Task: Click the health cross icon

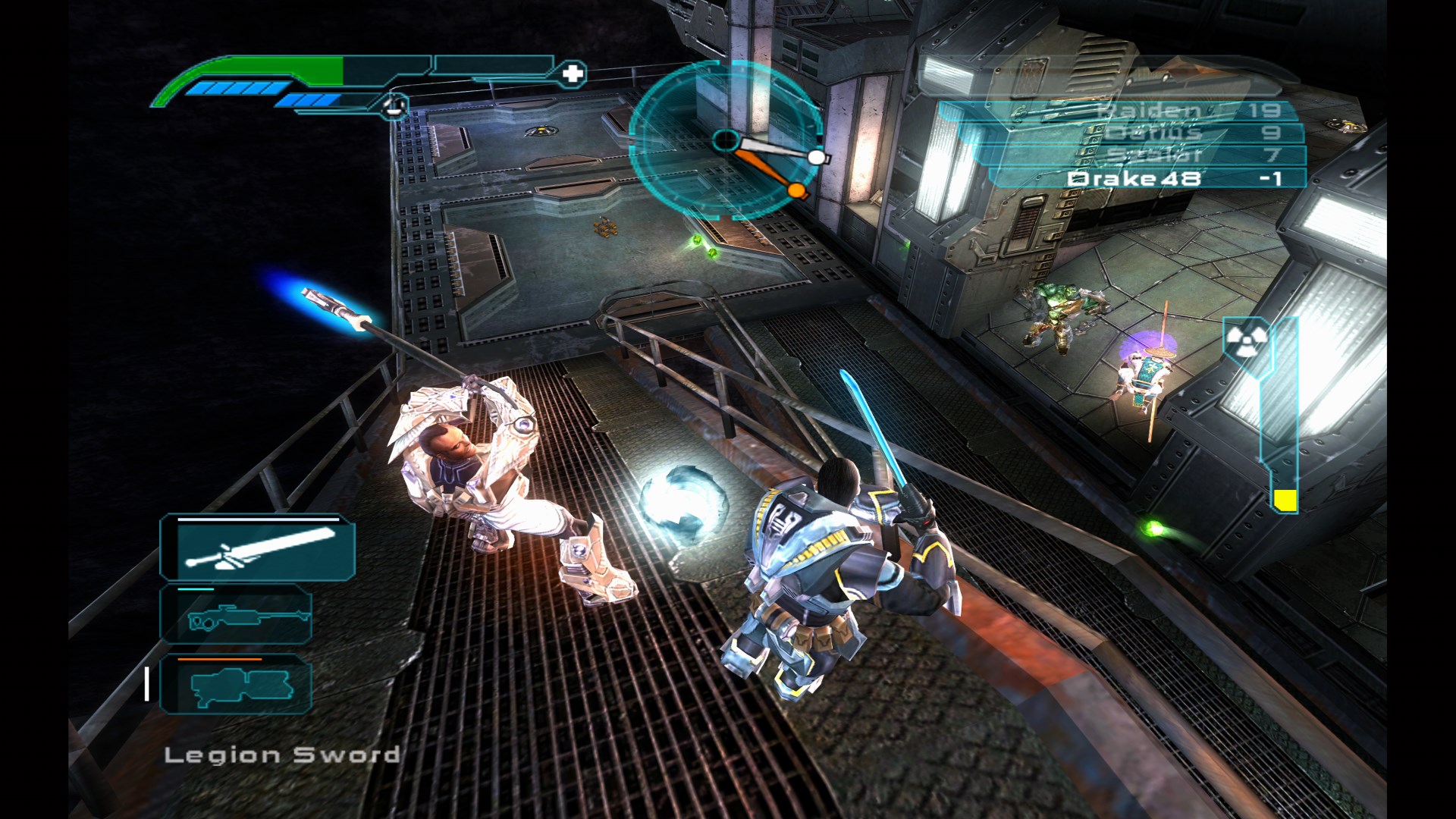Action: click(x=573, y=74)
